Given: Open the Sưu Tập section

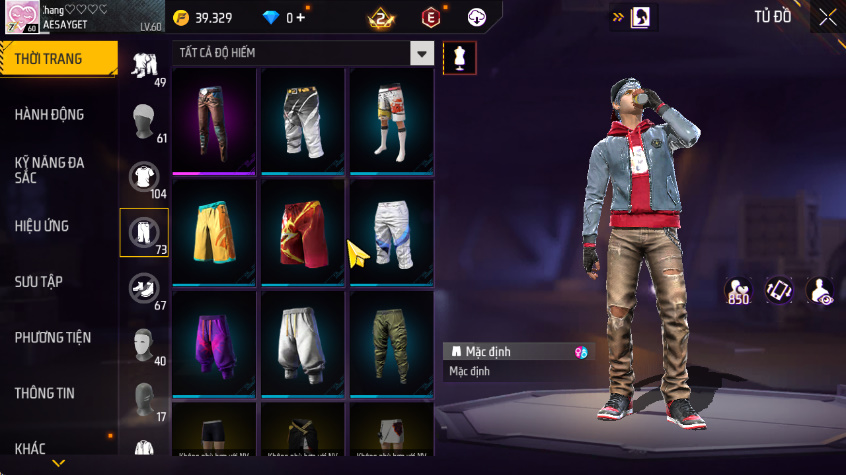Looking at the screenshot, I should pos(39,281).
